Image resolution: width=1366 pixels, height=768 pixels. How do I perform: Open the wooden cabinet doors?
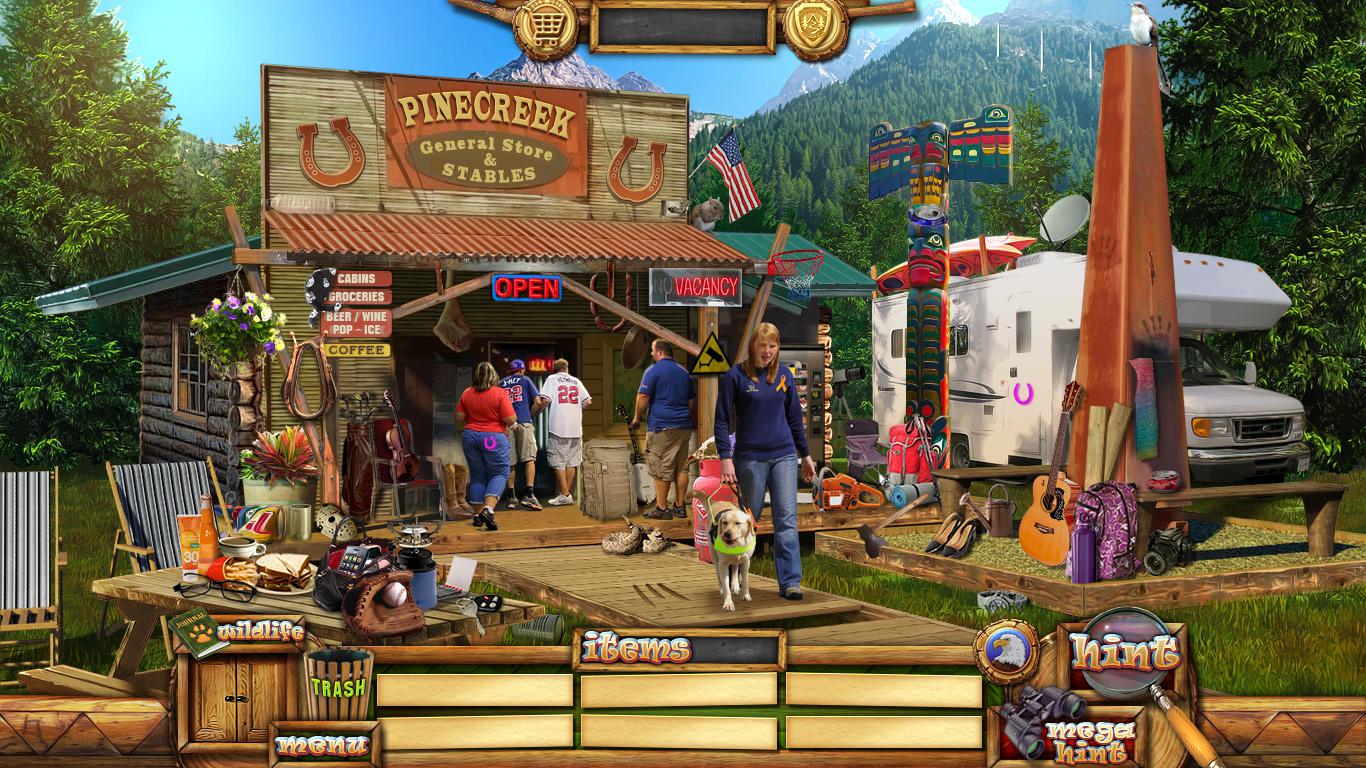point(238,696)
